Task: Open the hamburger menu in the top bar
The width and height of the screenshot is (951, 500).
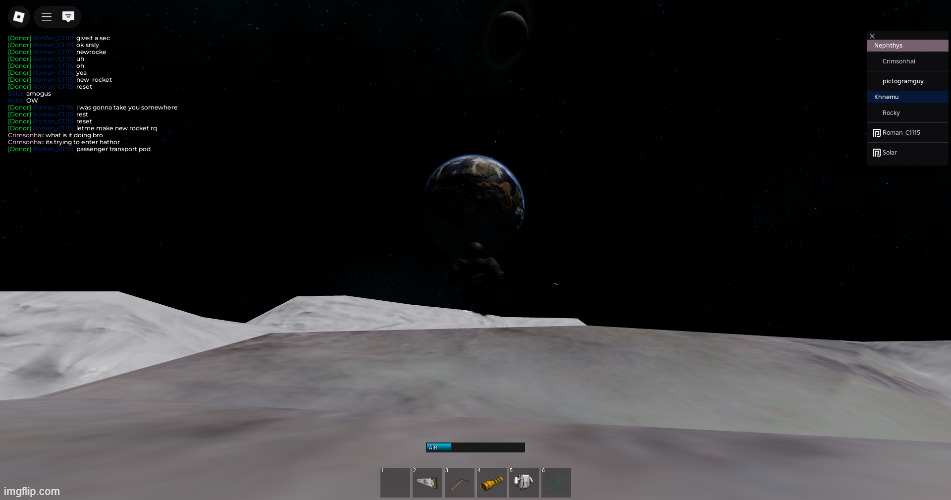Action: (46, 17)
